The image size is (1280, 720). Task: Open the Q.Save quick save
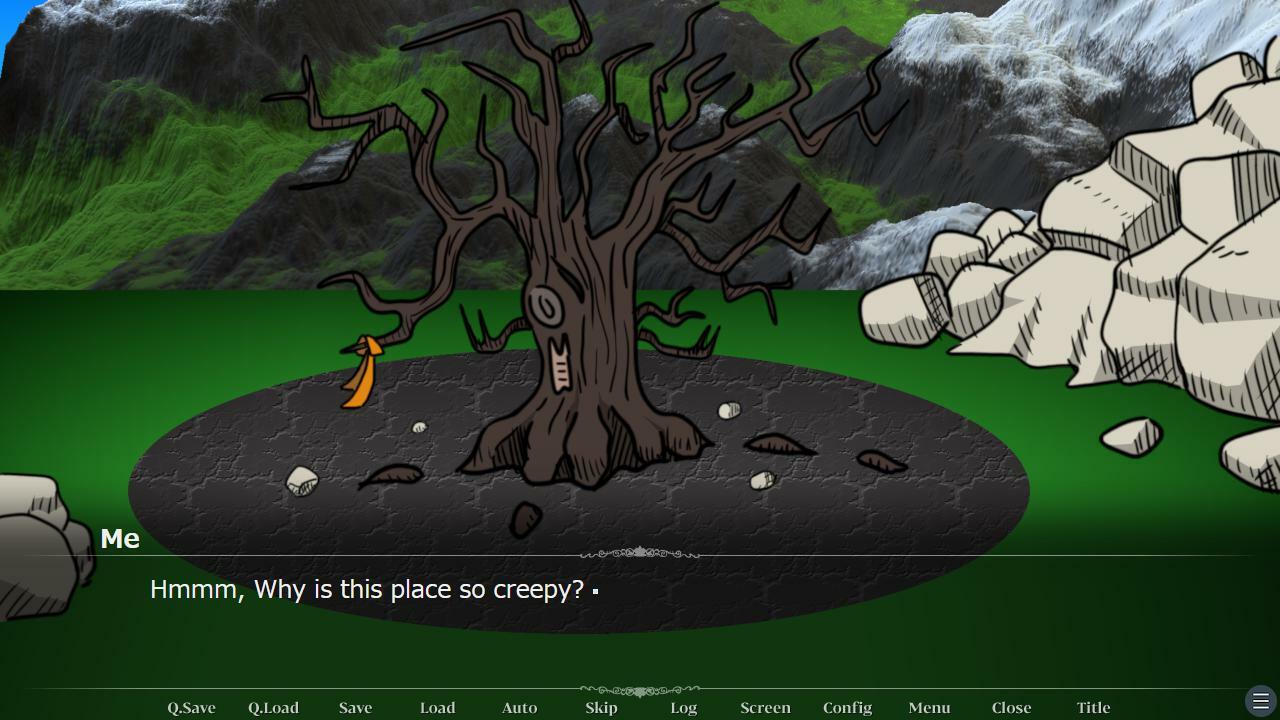(x=190, y=707)
